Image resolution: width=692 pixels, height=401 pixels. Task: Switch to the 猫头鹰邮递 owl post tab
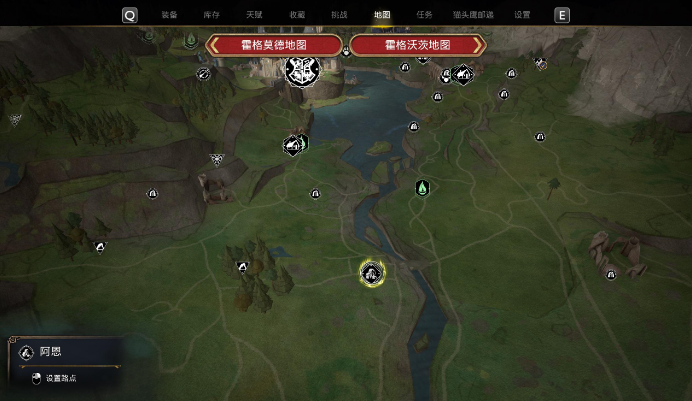pyautogui.click(x=473, y=15)
